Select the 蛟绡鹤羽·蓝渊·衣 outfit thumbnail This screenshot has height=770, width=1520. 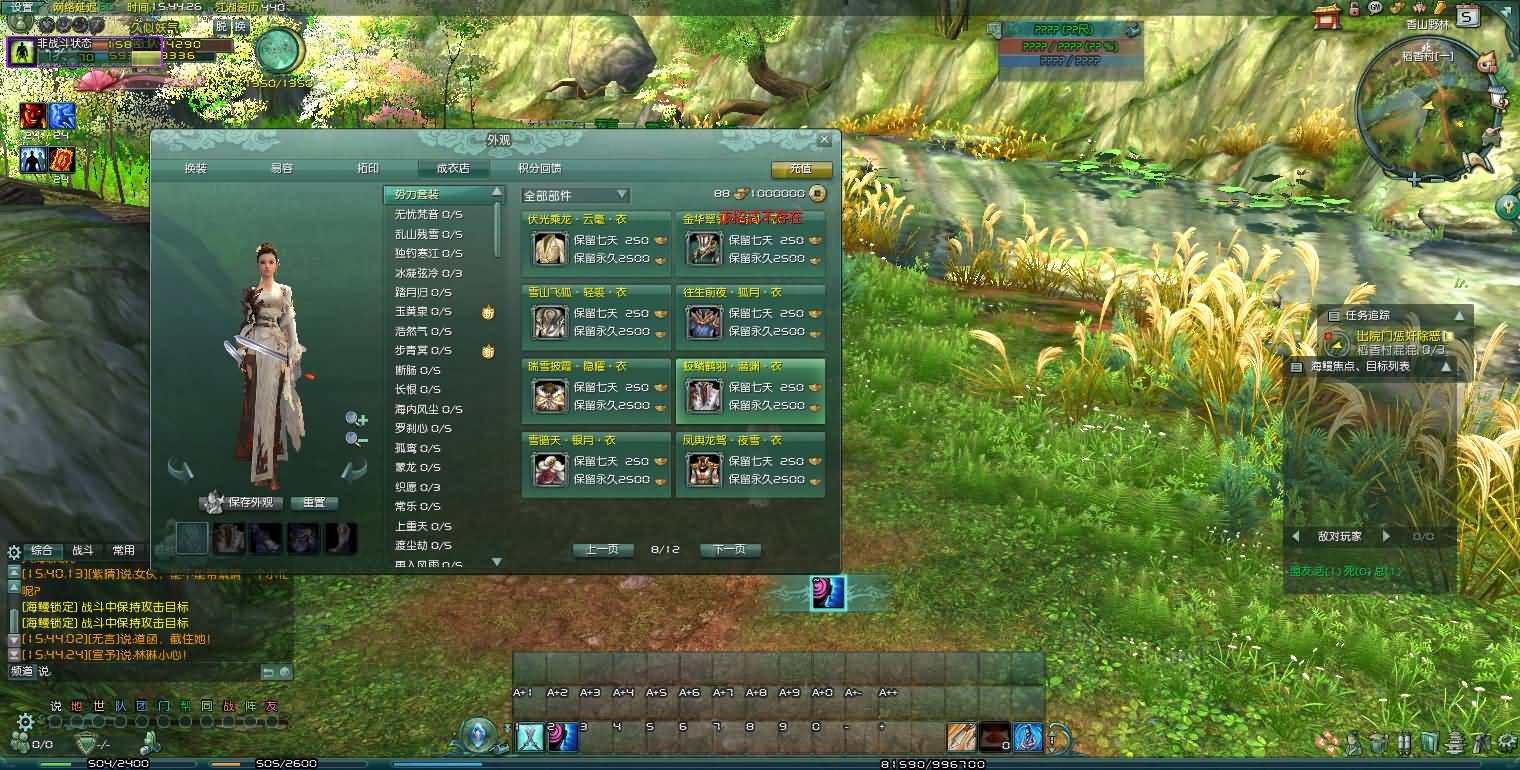coord(704,398)
